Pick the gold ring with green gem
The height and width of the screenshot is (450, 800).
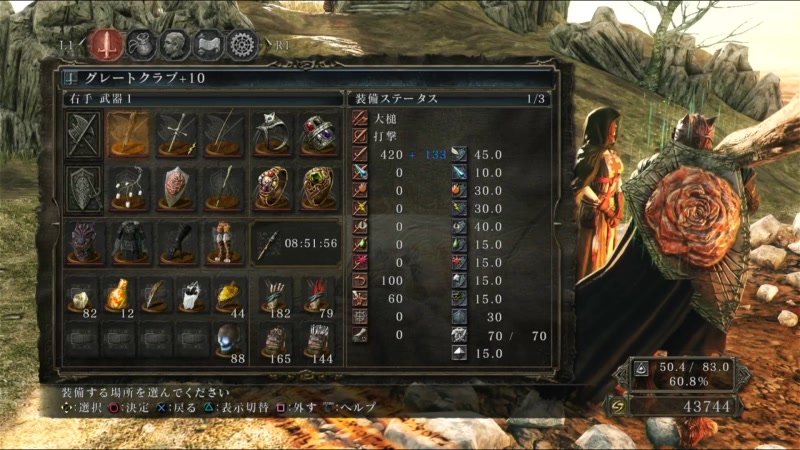click(320, 187)
